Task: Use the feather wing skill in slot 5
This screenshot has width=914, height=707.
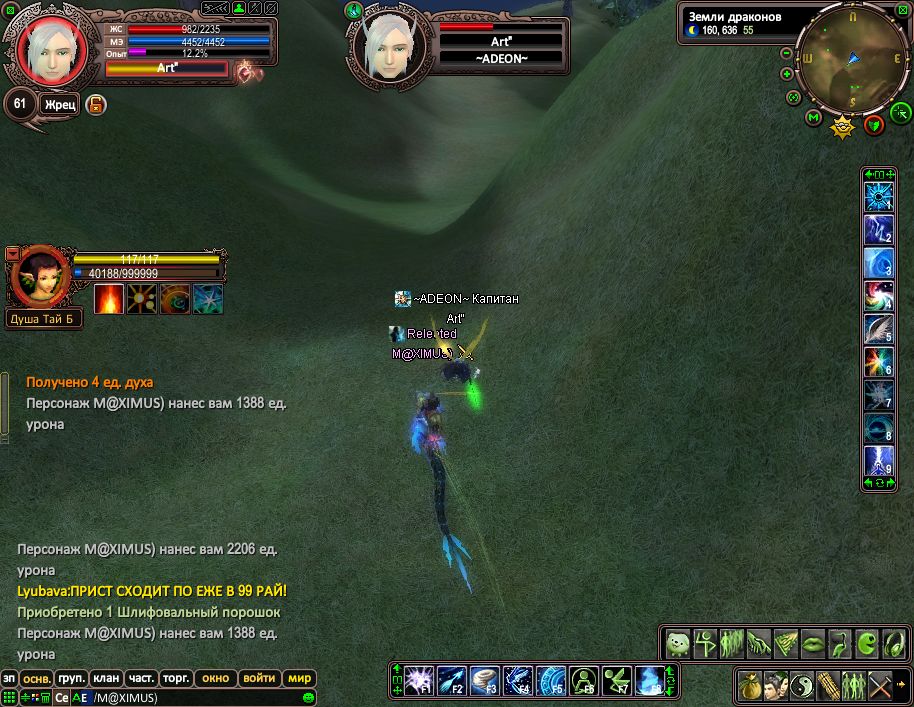Action: [x=878, y=329]
